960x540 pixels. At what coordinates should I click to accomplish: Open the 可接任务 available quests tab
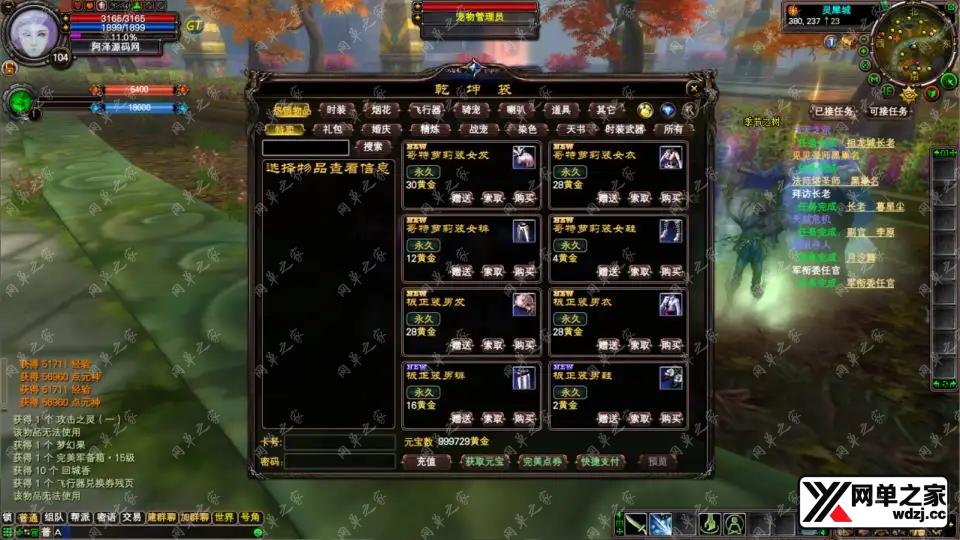coord(888,111)
